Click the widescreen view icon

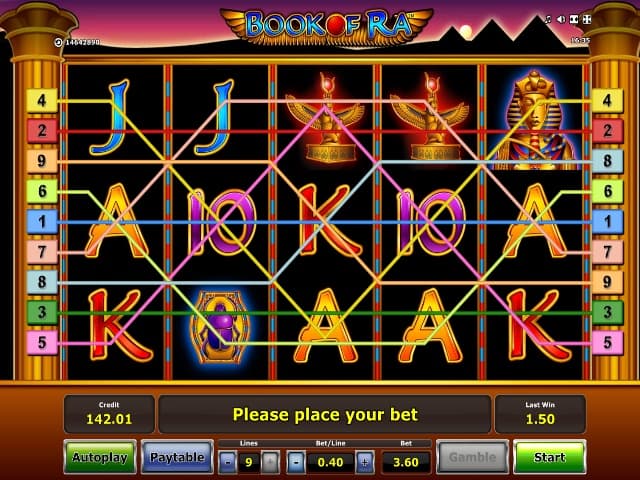coord(575,18)
